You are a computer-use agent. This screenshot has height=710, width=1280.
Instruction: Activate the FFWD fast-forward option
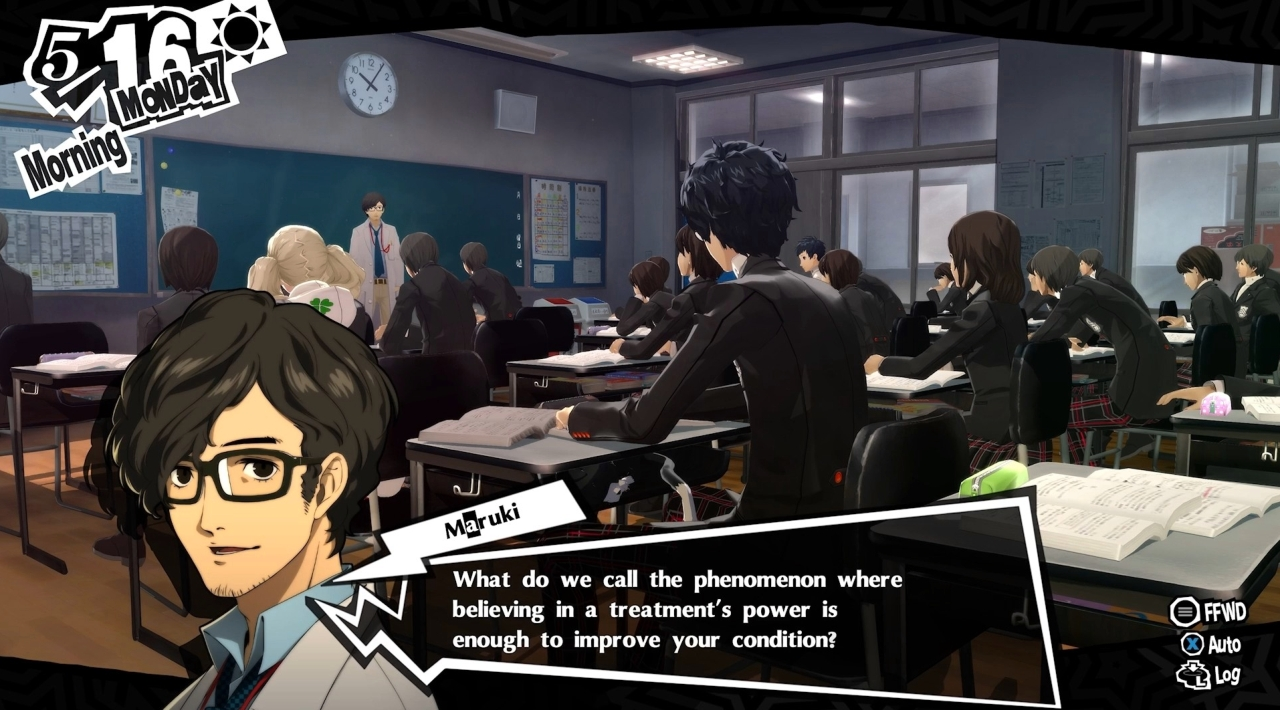pos(1210,611)
